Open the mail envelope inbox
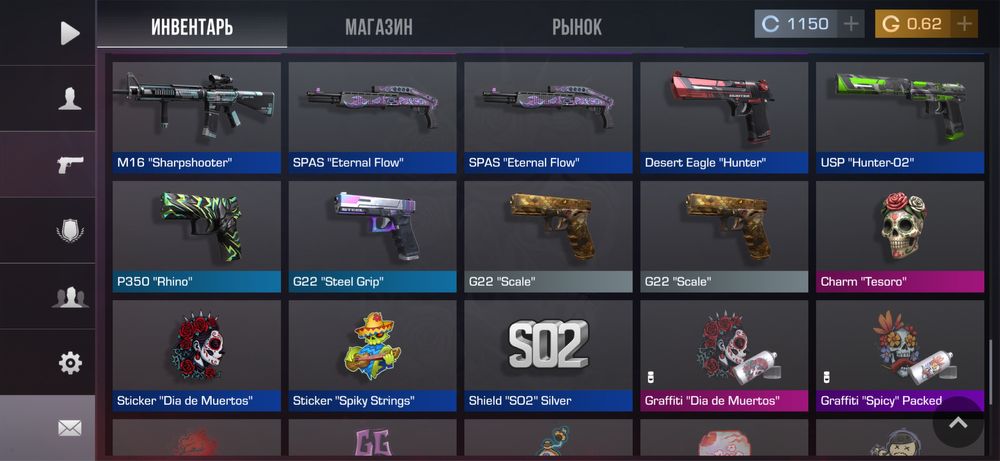The width and height of the screenshot is (1000, 461). tap(69, 428)
